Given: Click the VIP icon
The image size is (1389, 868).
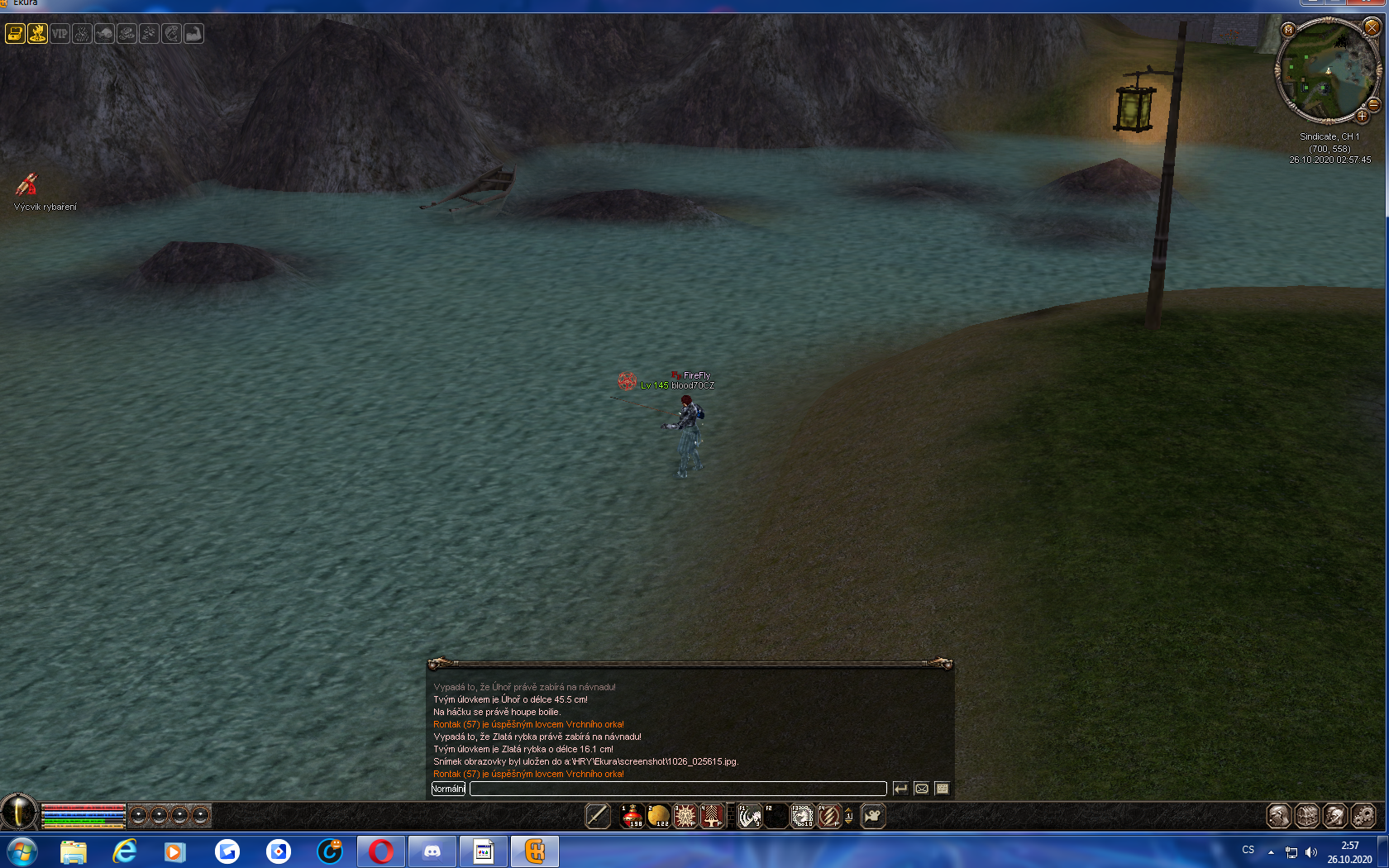Looking at the screenshot, I should pos(60,34).
